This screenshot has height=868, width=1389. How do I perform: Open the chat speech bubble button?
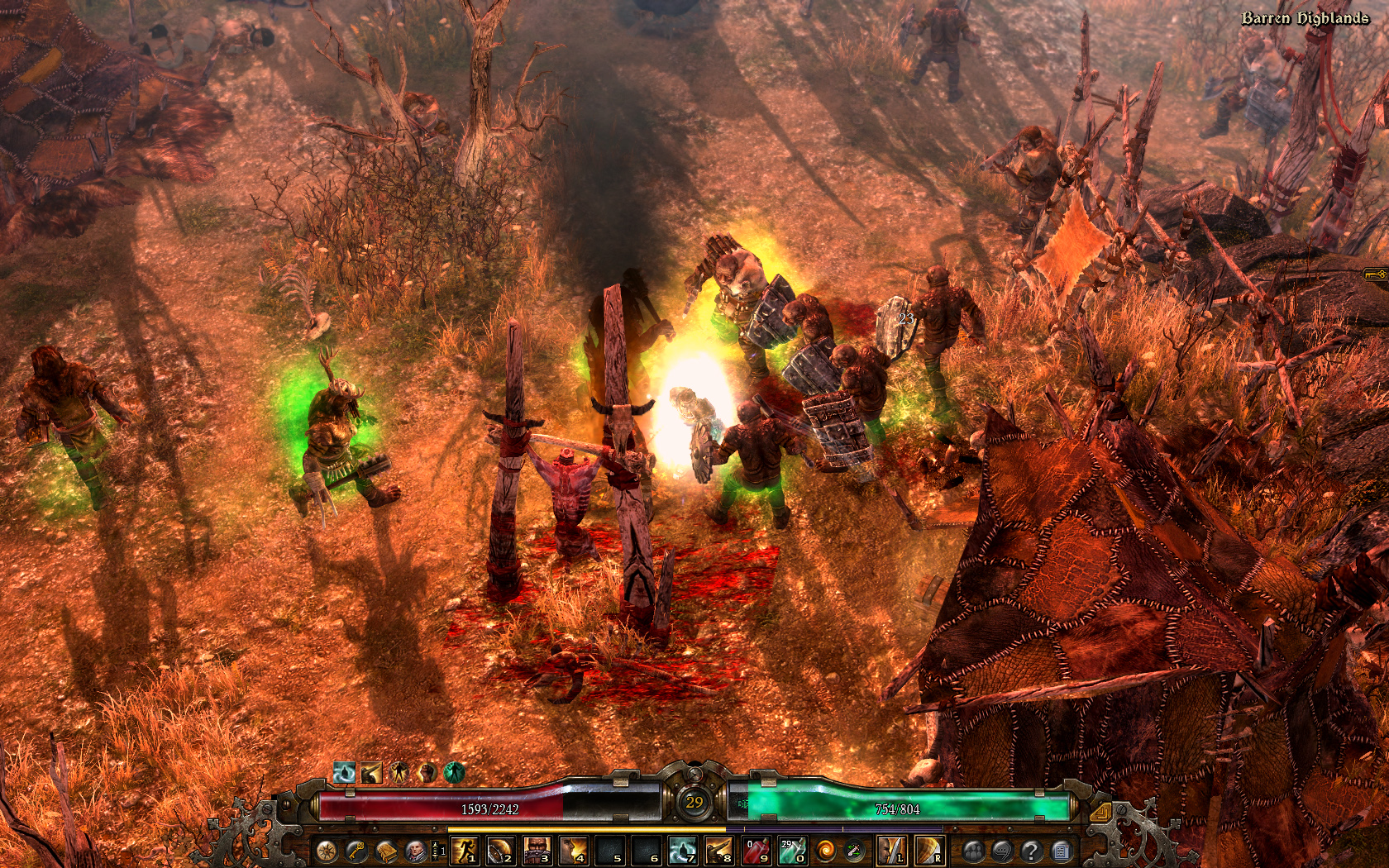(x=1002, y=850)
